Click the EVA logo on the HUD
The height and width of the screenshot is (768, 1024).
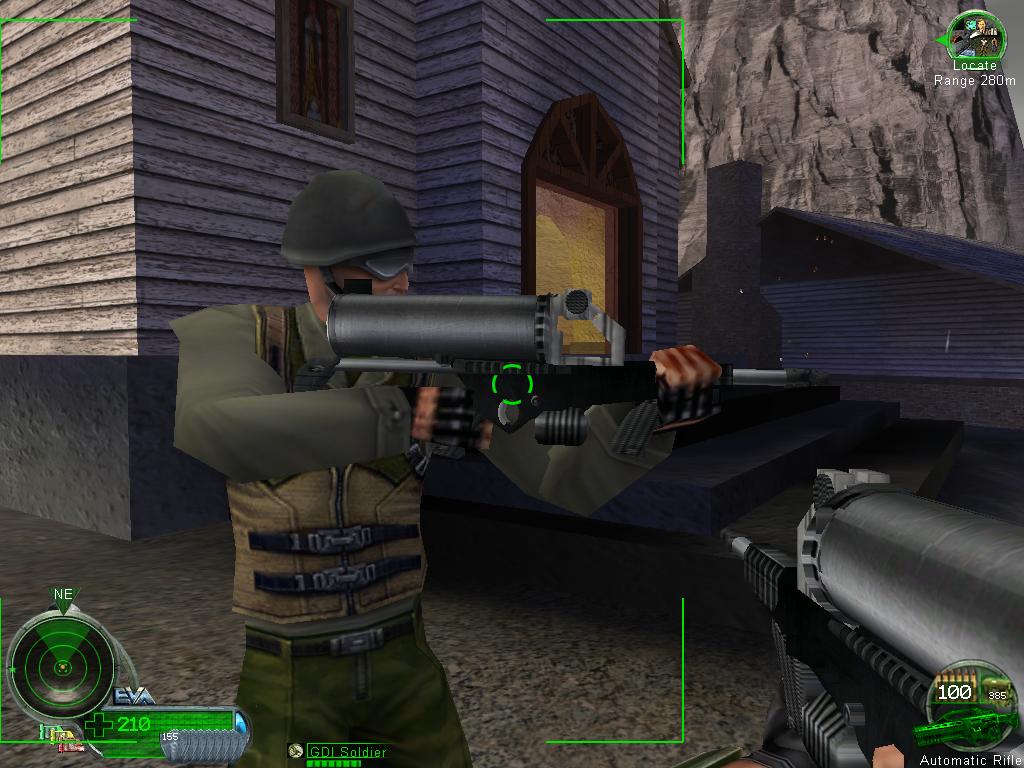(135, 695)
